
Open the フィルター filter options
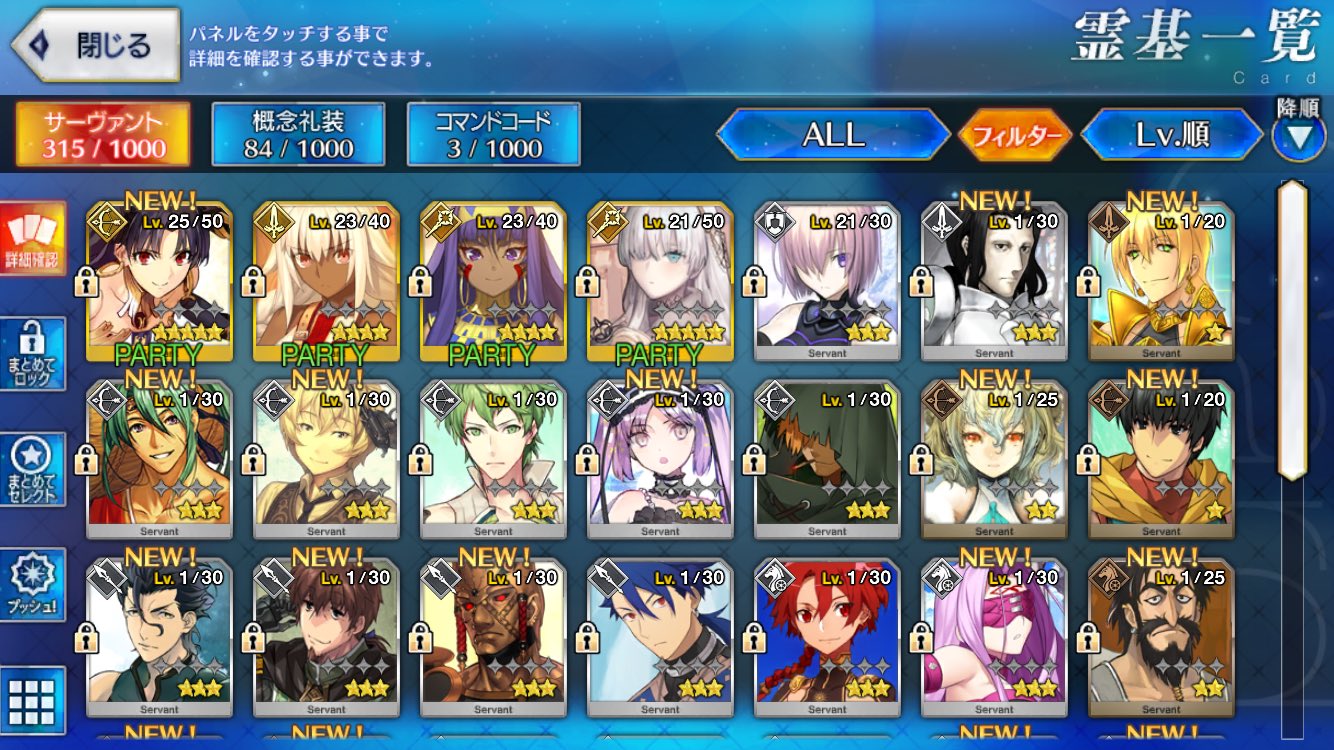click(x=1015, y=135)
